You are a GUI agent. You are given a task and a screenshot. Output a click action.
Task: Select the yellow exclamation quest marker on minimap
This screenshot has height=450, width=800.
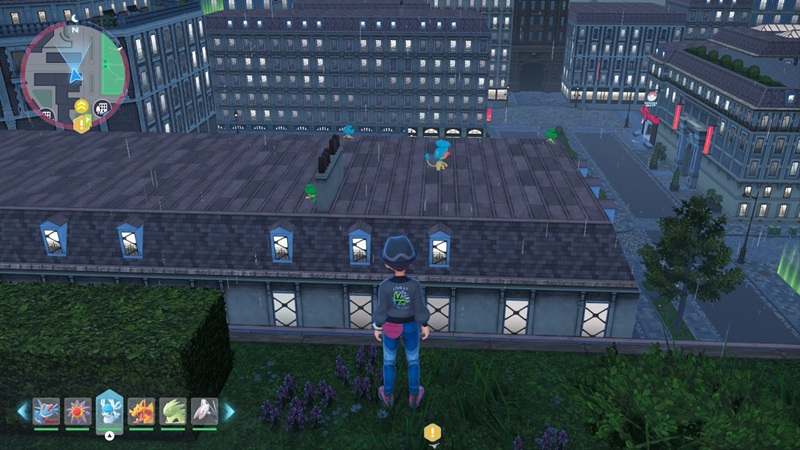(81, 124)
